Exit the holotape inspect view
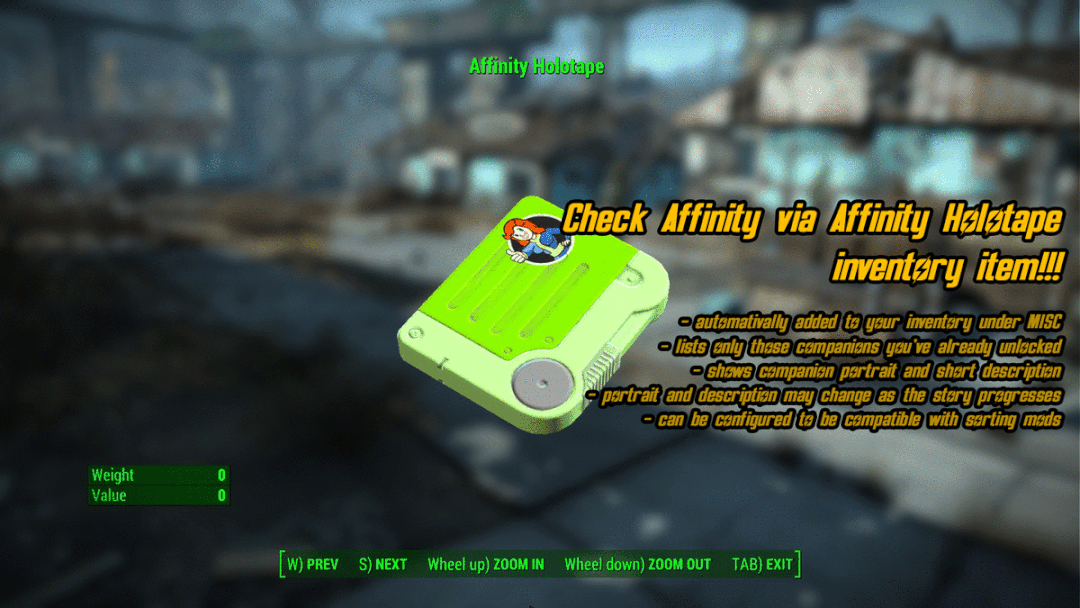 pos(762,564)
